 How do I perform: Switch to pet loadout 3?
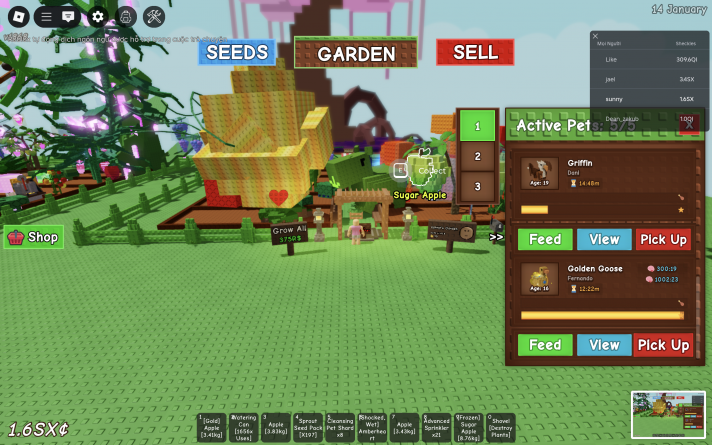point(478,186)
